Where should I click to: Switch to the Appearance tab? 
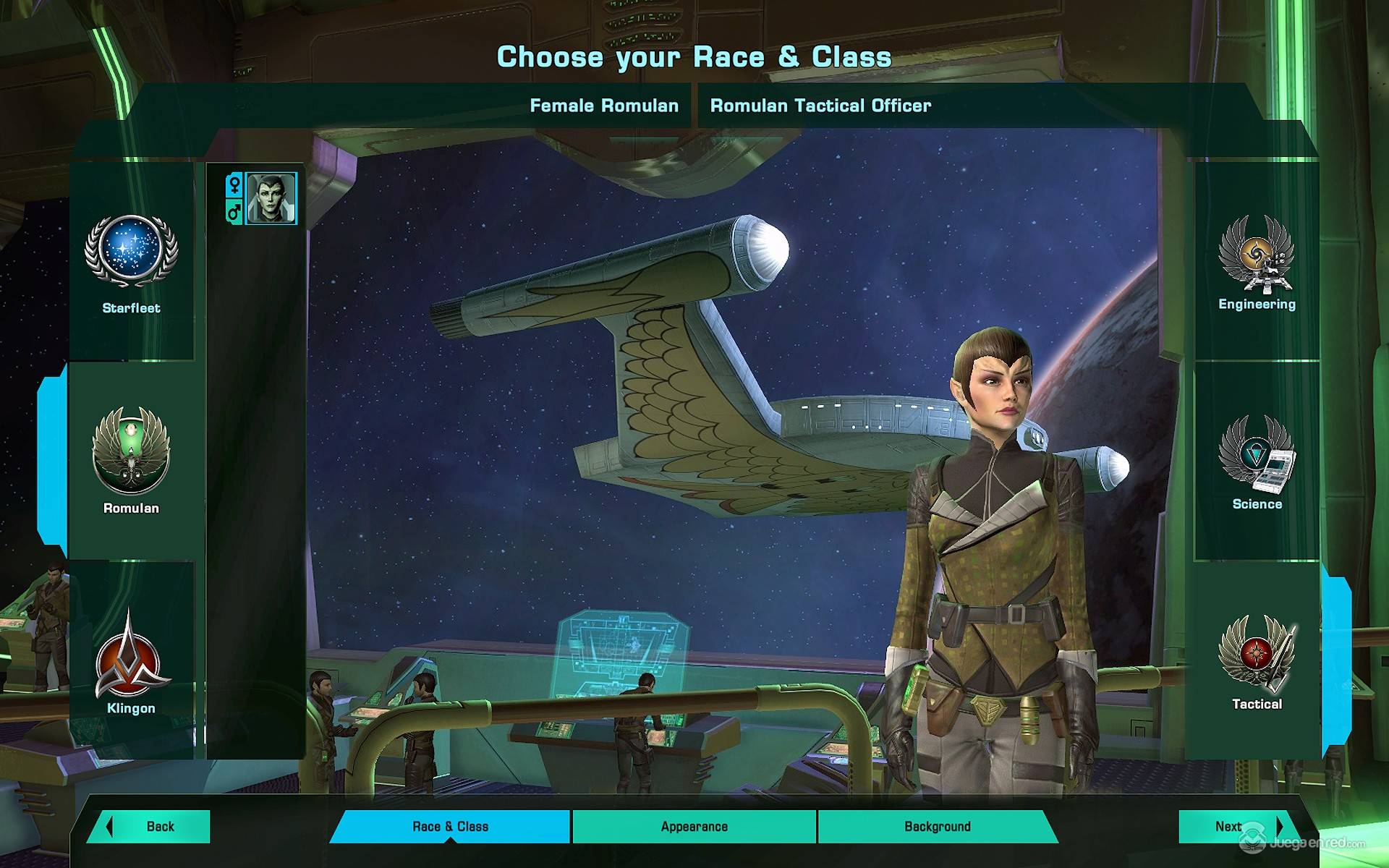pos(694,827)
